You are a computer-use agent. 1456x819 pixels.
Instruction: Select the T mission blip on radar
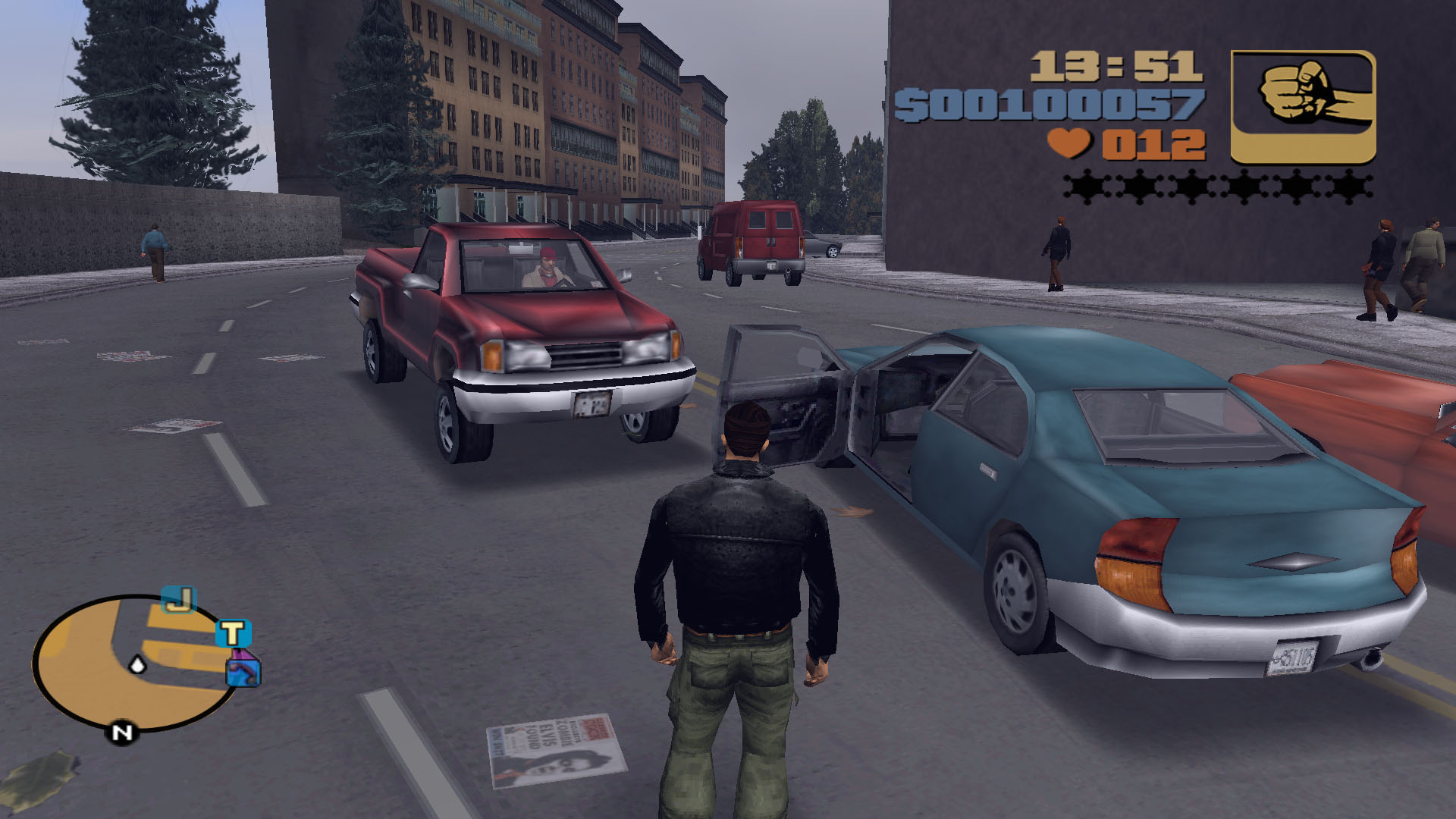pos(234,633)
